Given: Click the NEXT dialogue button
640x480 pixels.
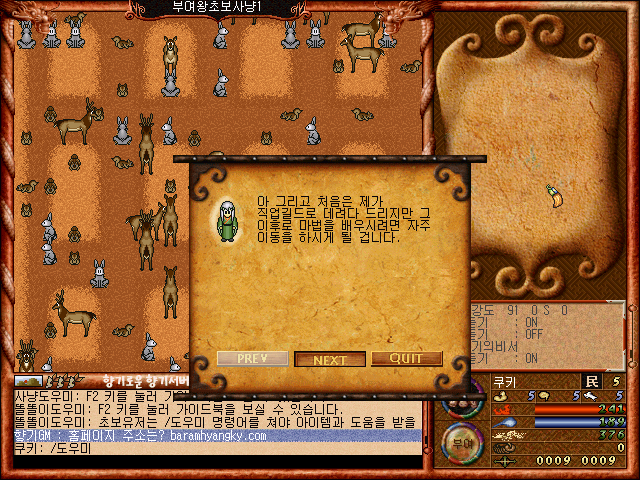Looking at the screenshot, I should (329, 359).
